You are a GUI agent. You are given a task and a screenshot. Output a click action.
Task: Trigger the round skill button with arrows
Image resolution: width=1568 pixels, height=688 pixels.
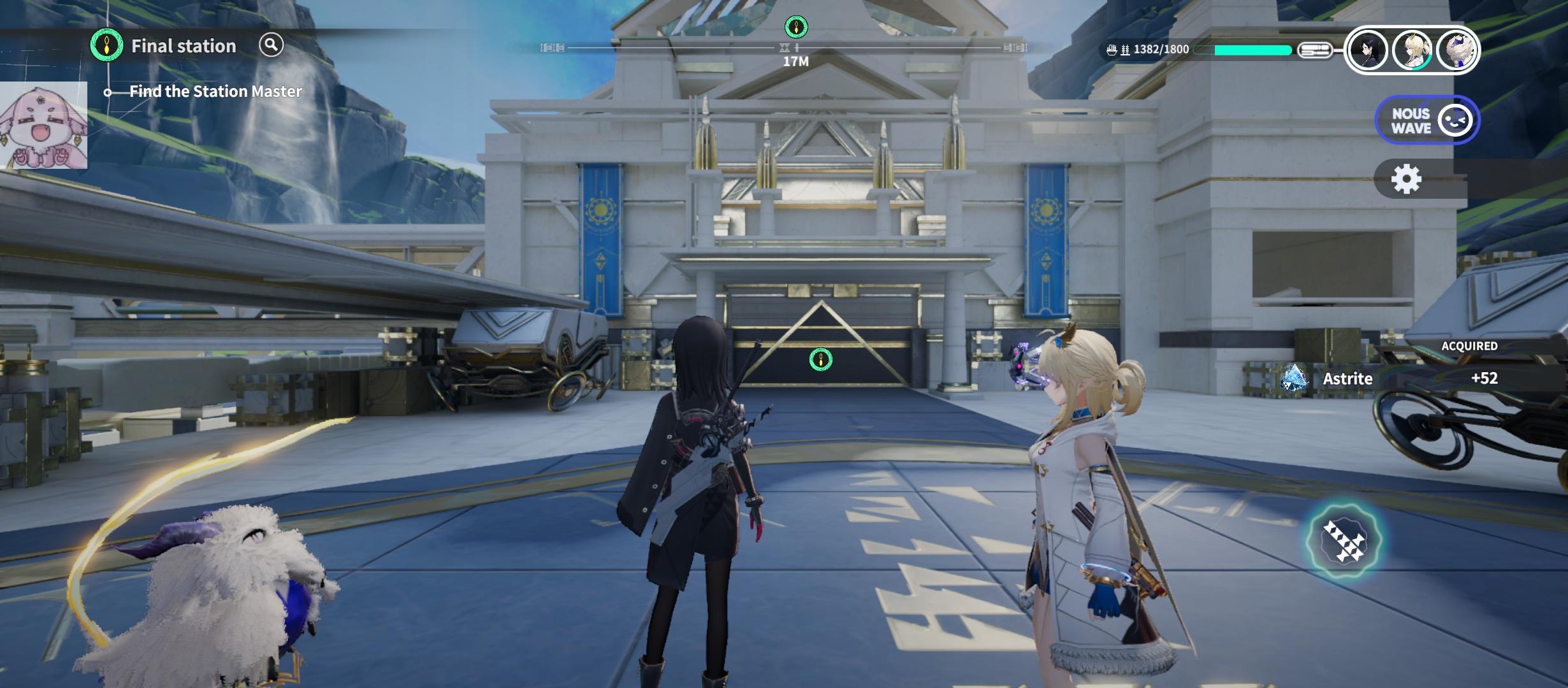[x=1343, y=540]
